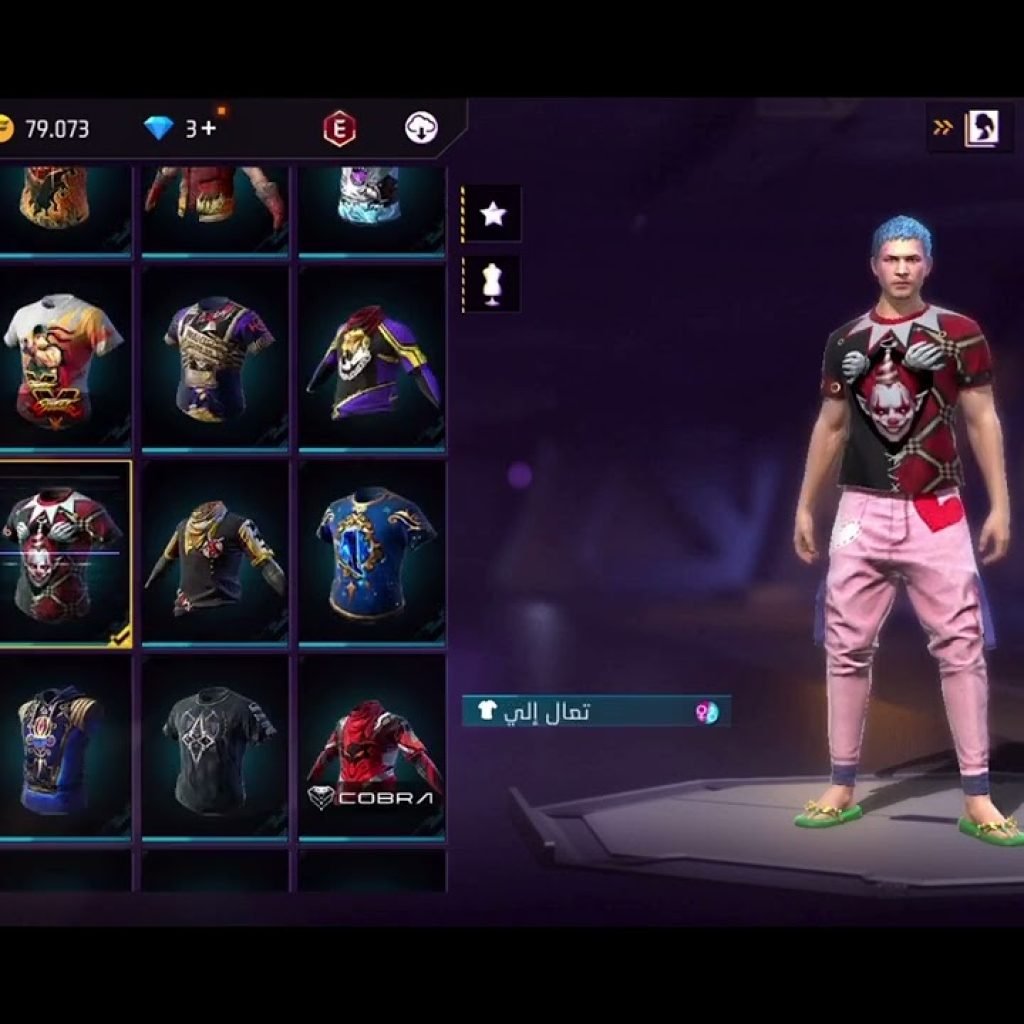Select the blue t-shirt with gold trim
1024x1024 pixels.
click(372, 553)
